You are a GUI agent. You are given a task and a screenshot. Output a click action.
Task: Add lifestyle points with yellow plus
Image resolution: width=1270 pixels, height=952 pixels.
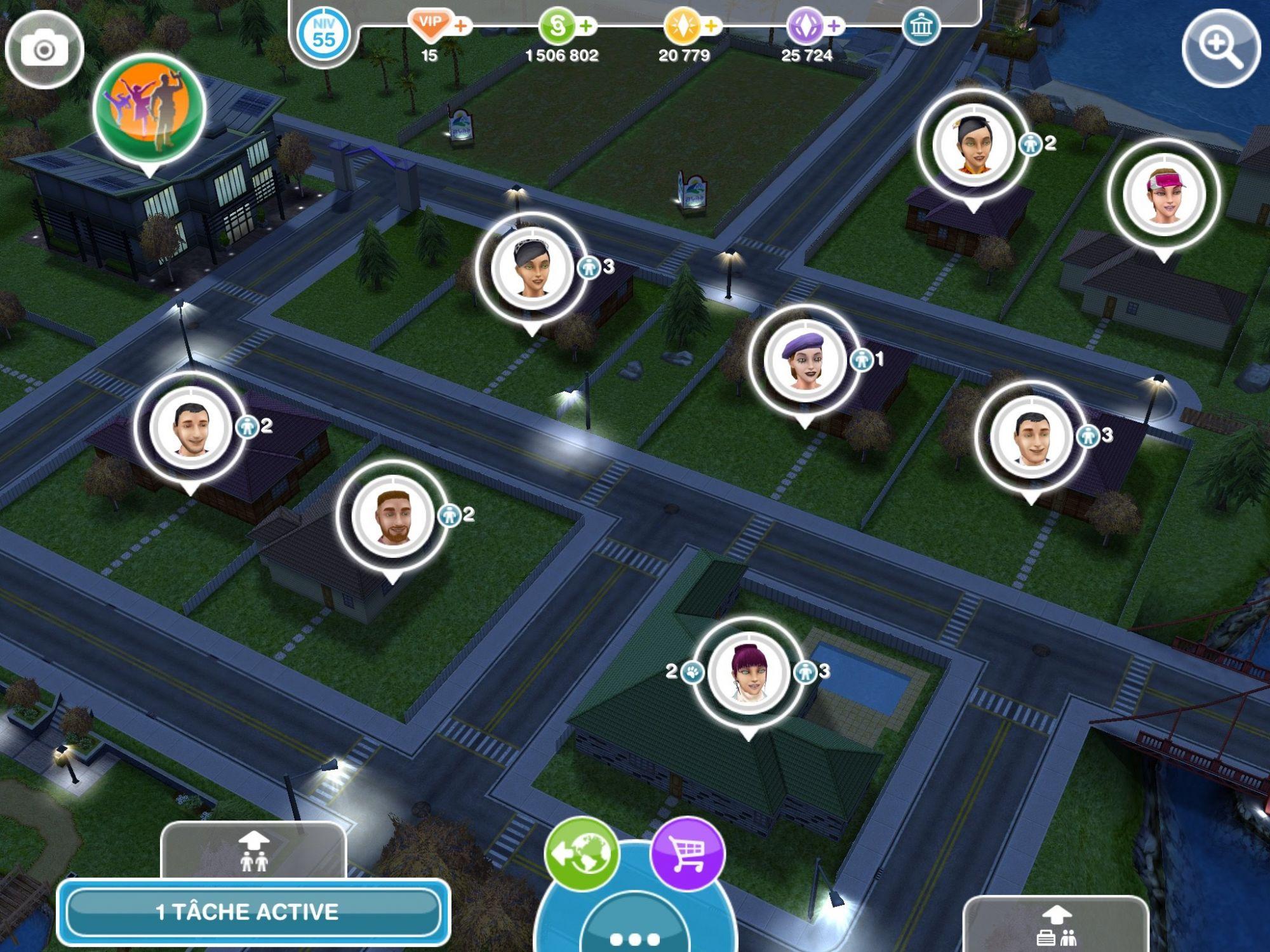[712, 27]
